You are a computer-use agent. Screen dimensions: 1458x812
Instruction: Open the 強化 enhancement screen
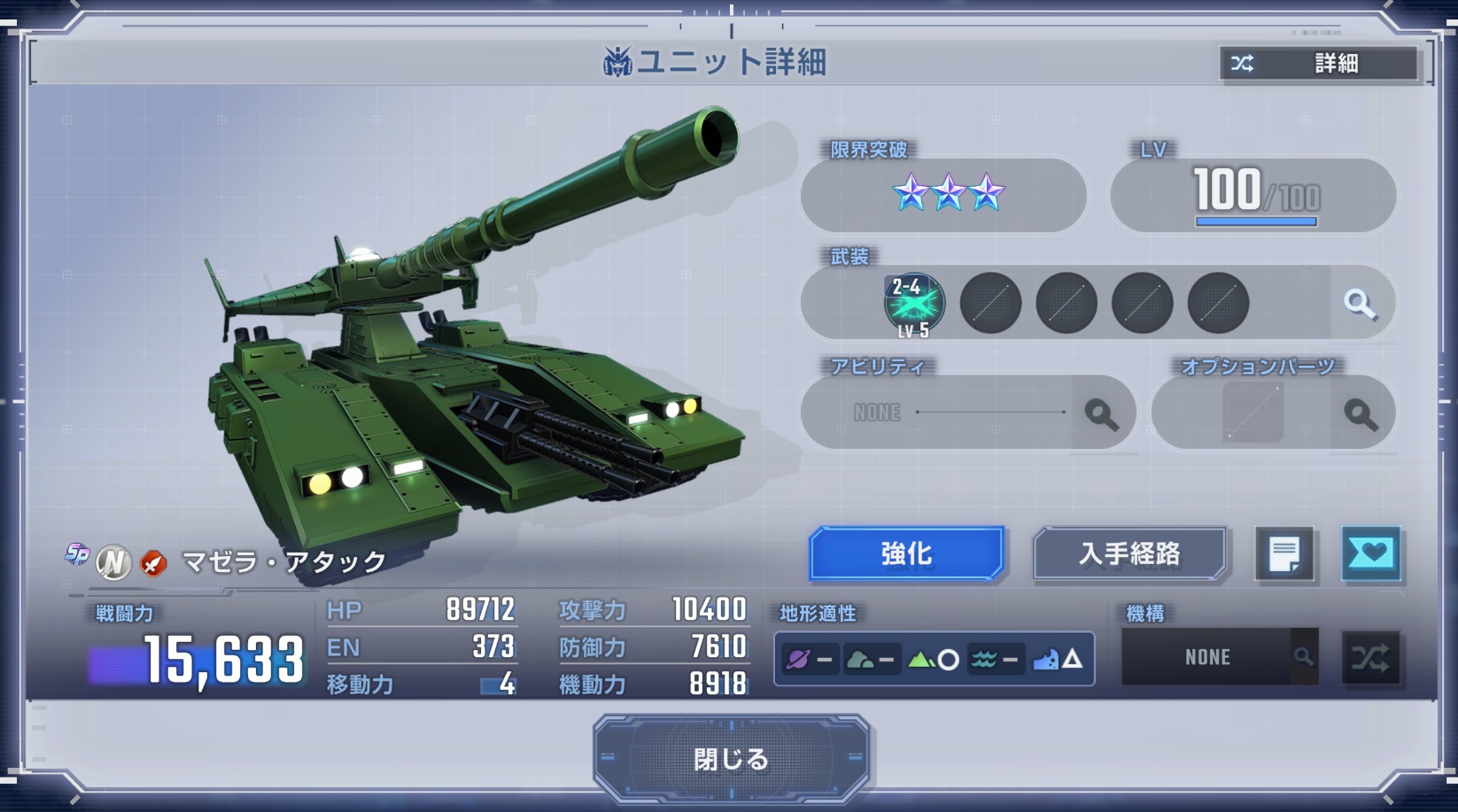coord(906,554)
